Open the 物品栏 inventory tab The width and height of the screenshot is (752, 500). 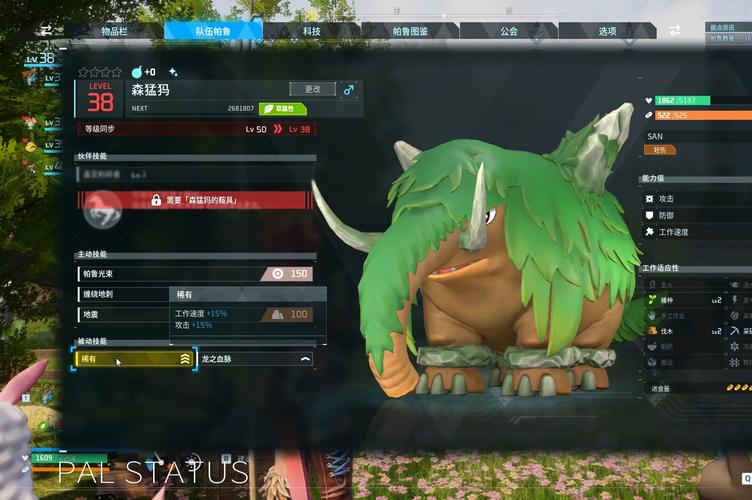point(116,32)
